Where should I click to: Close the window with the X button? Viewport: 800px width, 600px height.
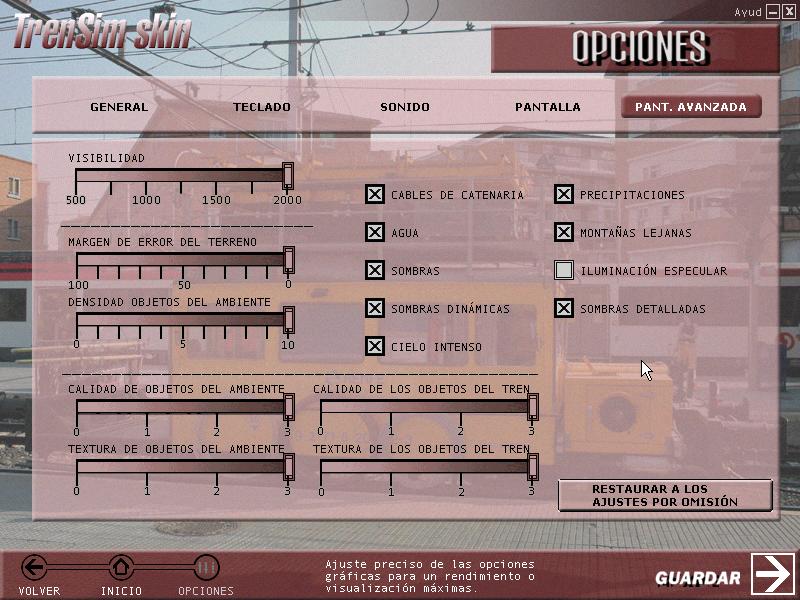point(788,11)
